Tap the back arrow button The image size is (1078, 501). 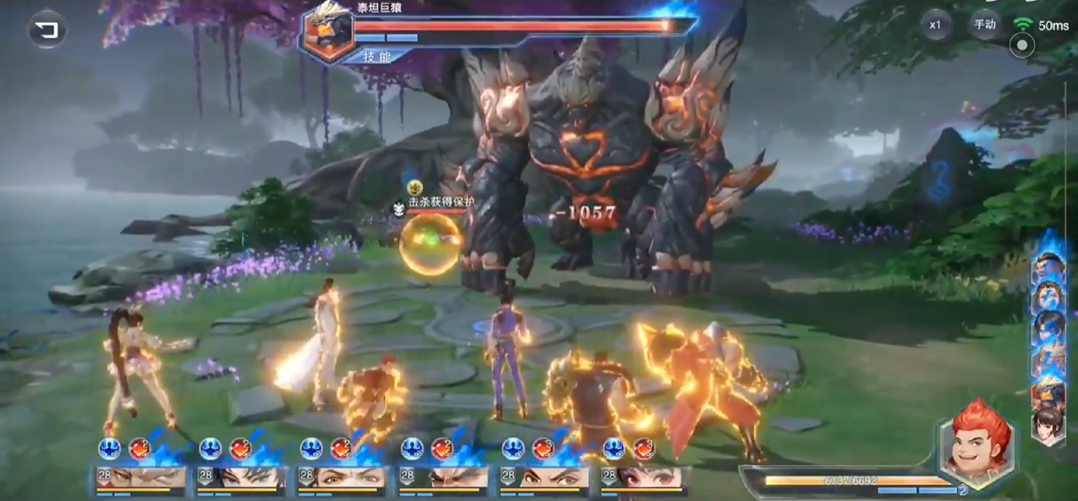pos(46,30)
